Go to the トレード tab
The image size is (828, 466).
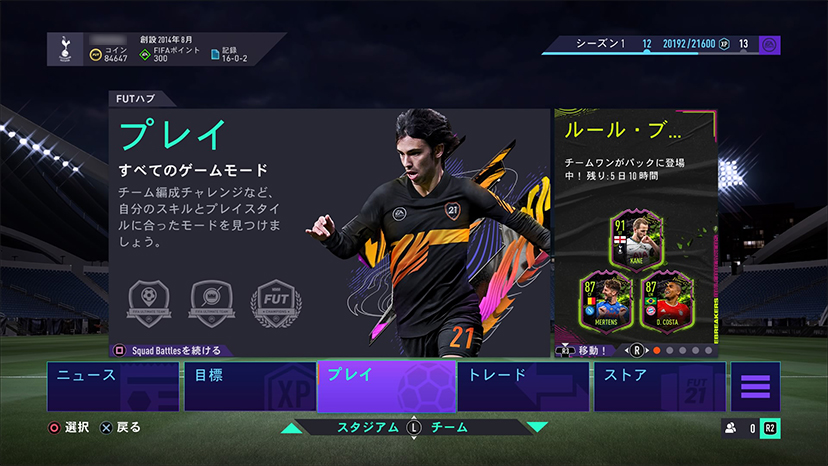[x=525, y=386]
